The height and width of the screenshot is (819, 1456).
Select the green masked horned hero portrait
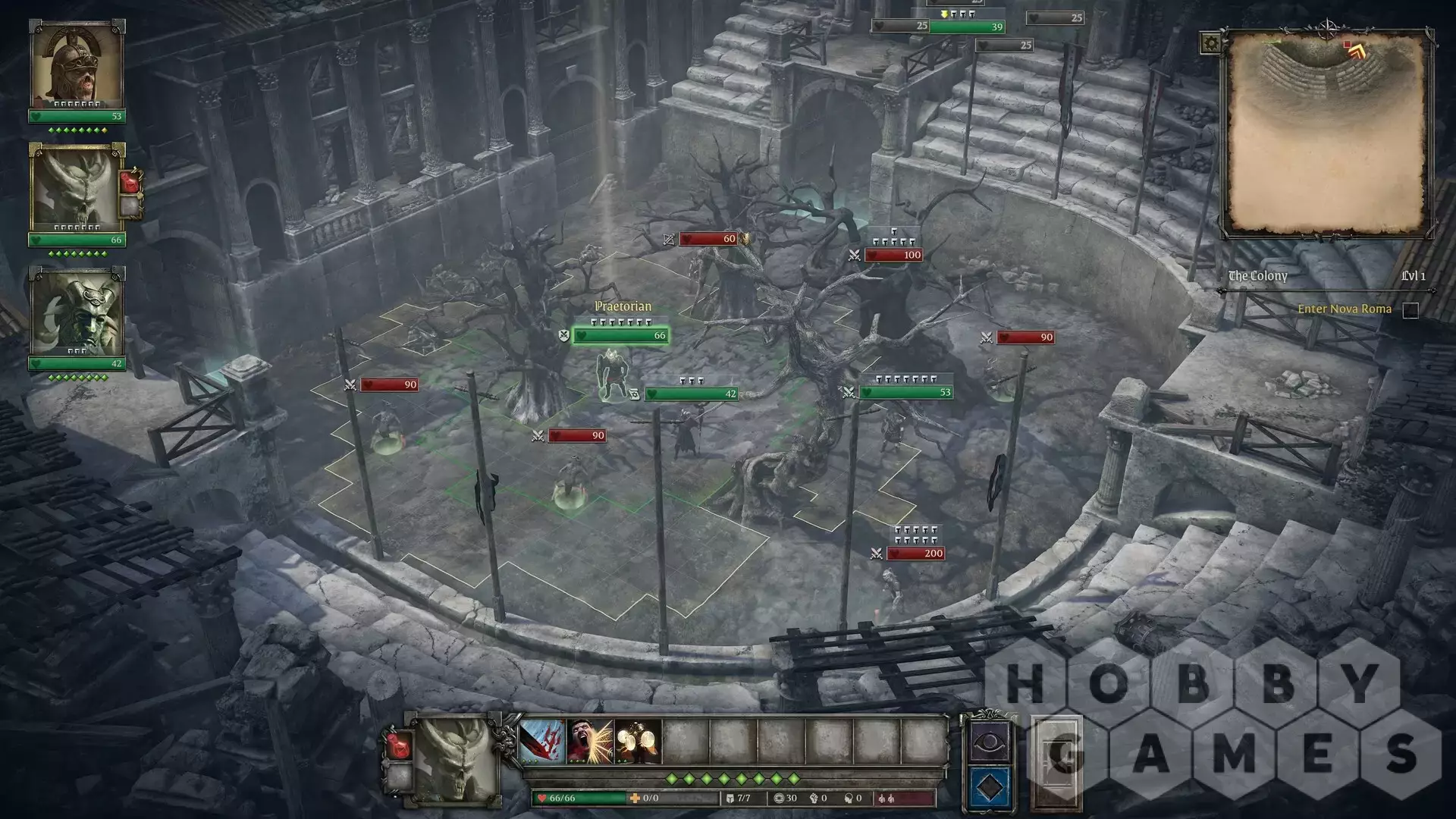pos(76,312)
